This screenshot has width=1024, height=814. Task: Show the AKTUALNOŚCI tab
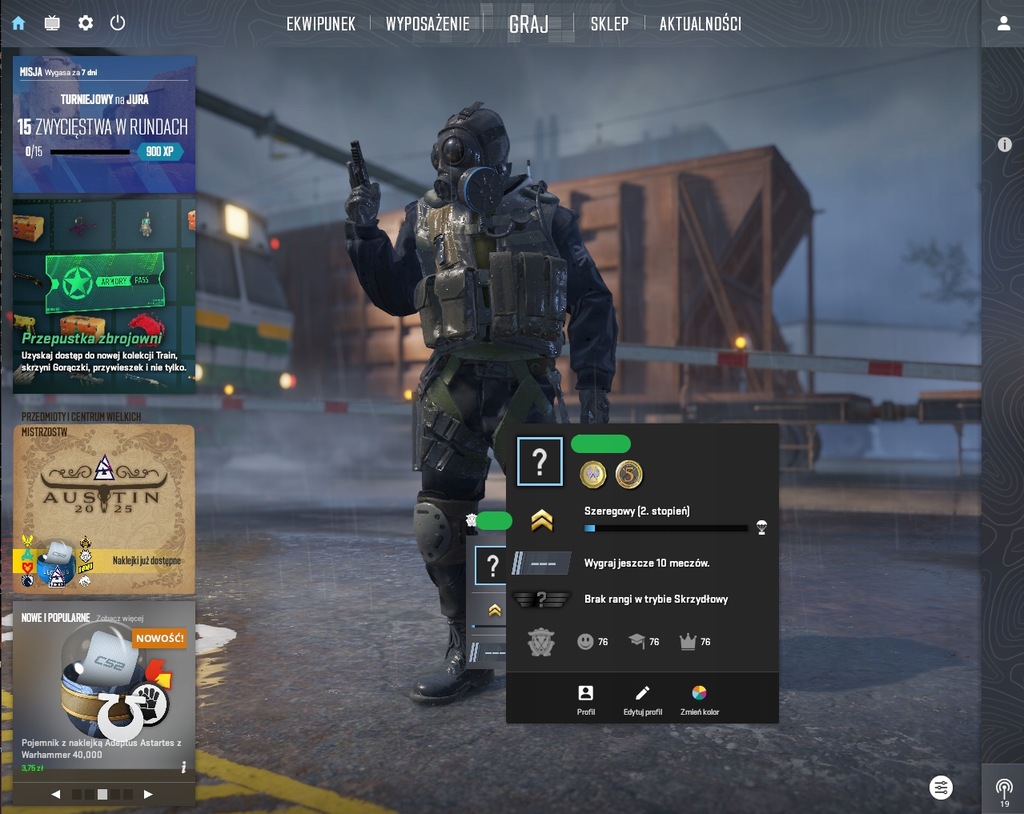[700, 24]
